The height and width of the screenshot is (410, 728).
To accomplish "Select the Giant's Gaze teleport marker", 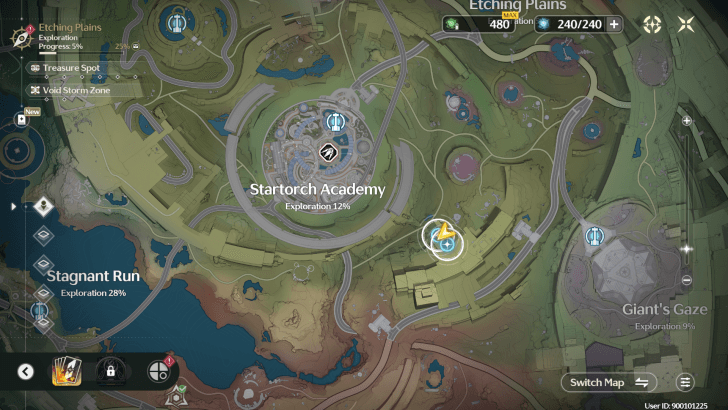I will [594, 236].
